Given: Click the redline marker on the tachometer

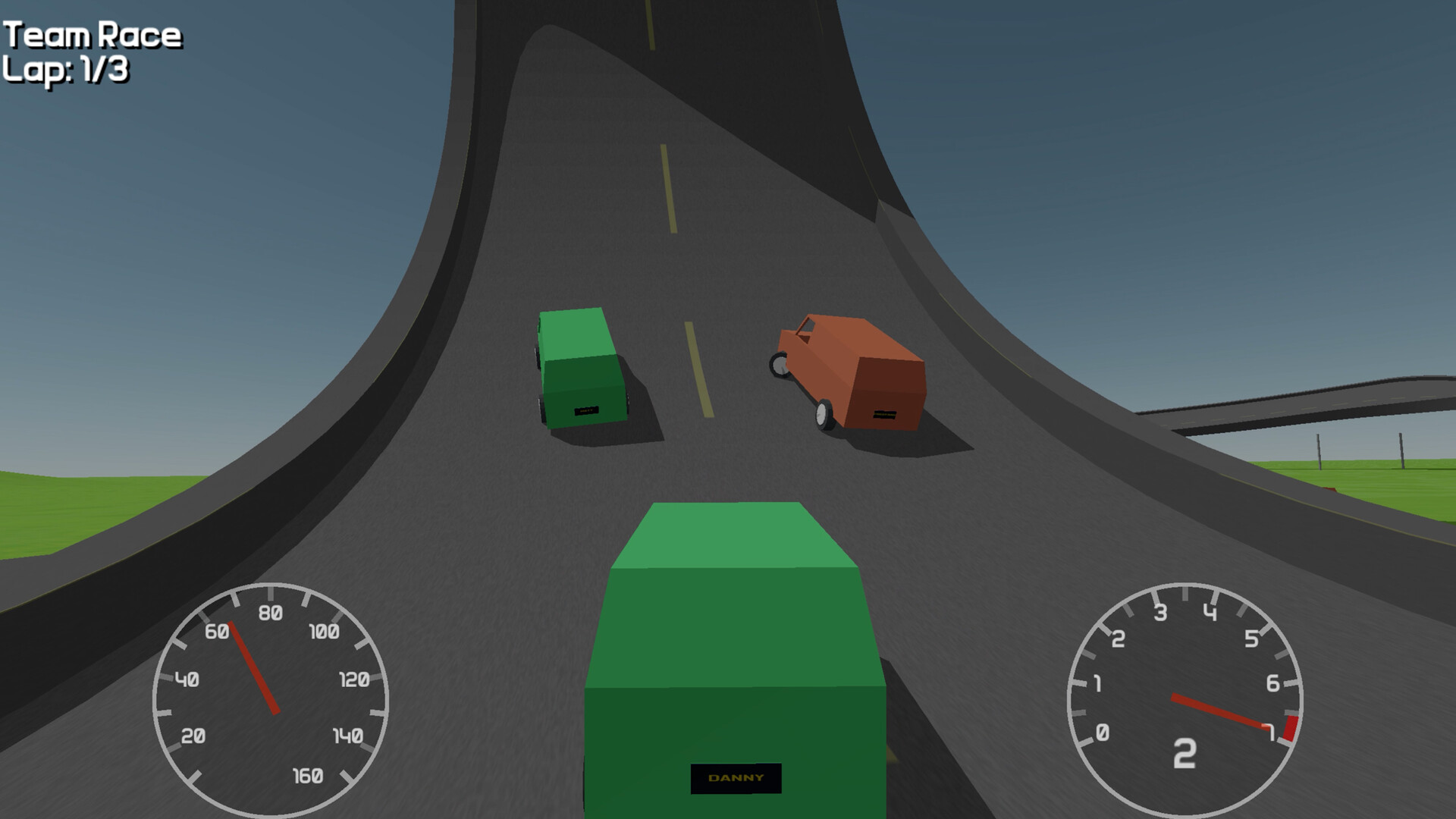Looking at the screenshot, I should pyautogui.click(x=1289, y=728).
